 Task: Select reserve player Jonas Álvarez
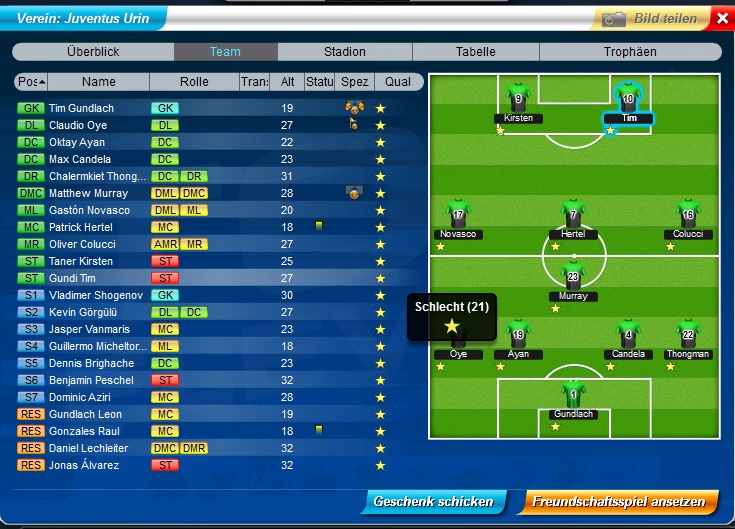pos(84,465)
